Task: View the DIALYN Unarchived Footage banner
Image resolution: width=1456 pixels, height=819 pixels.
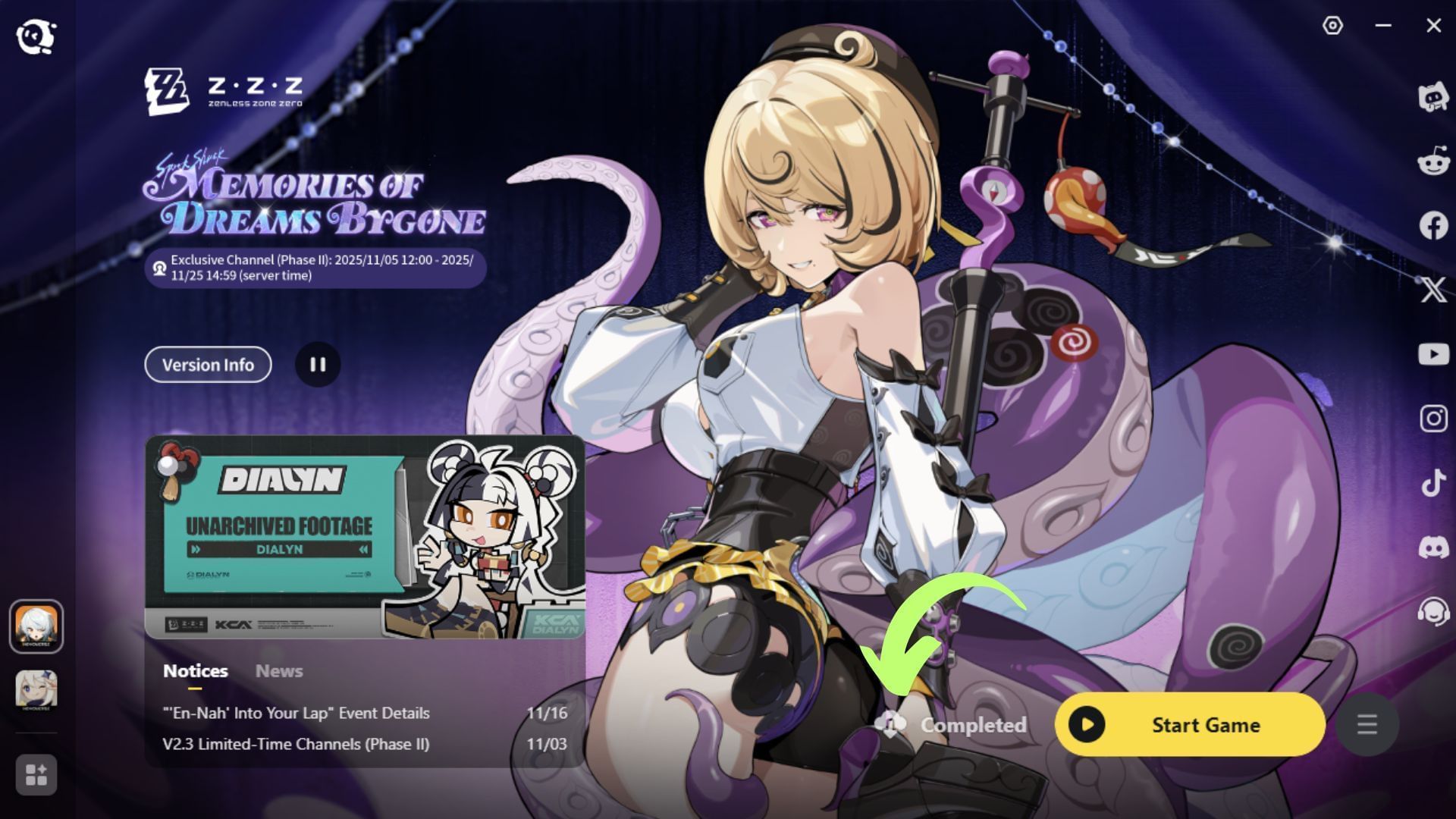Action: pyautogui.click(x=364, y=538)
